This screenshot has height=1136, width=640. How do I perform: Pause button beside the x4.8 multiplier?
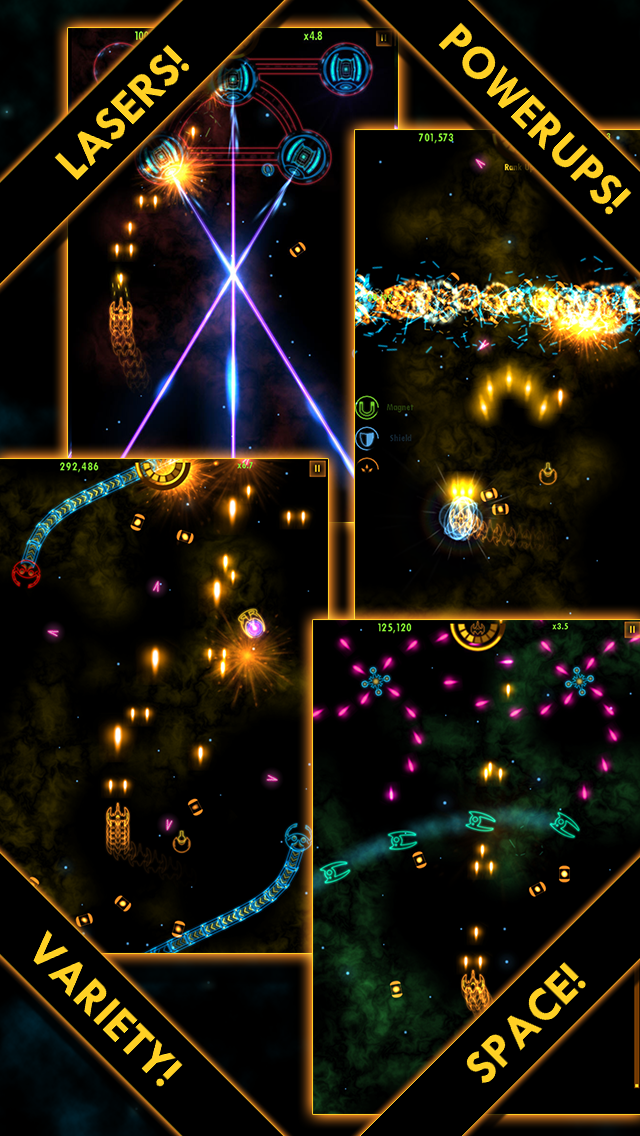(x=383, y=38)
